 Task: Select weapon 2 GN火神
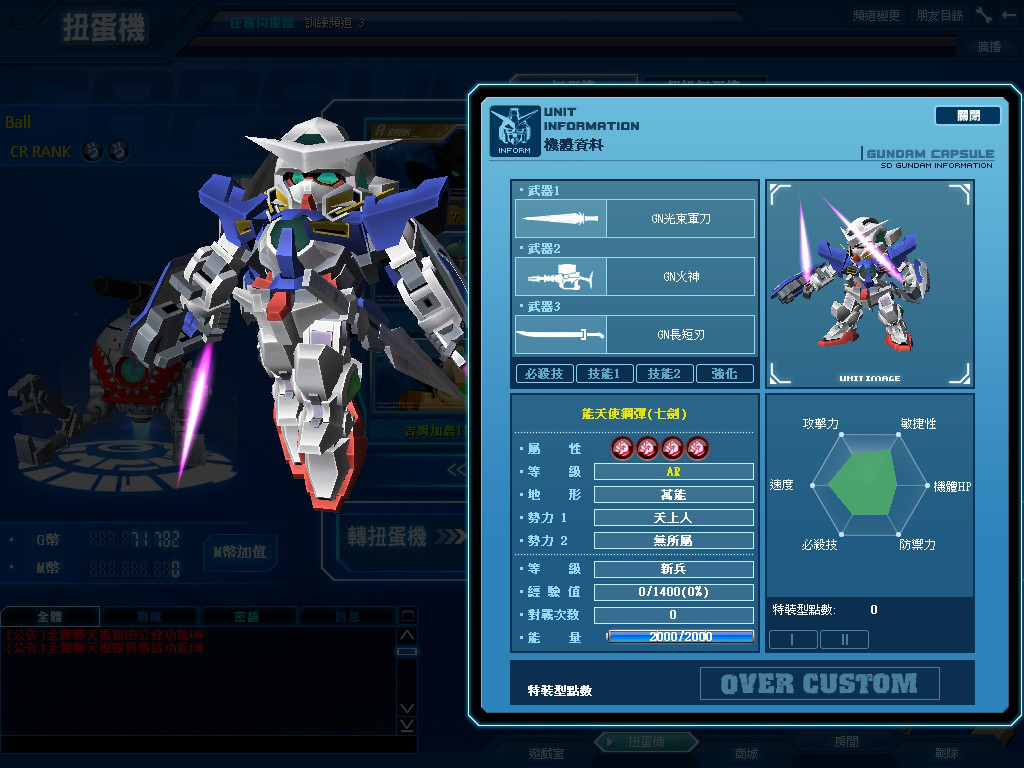tap(635, 276)
